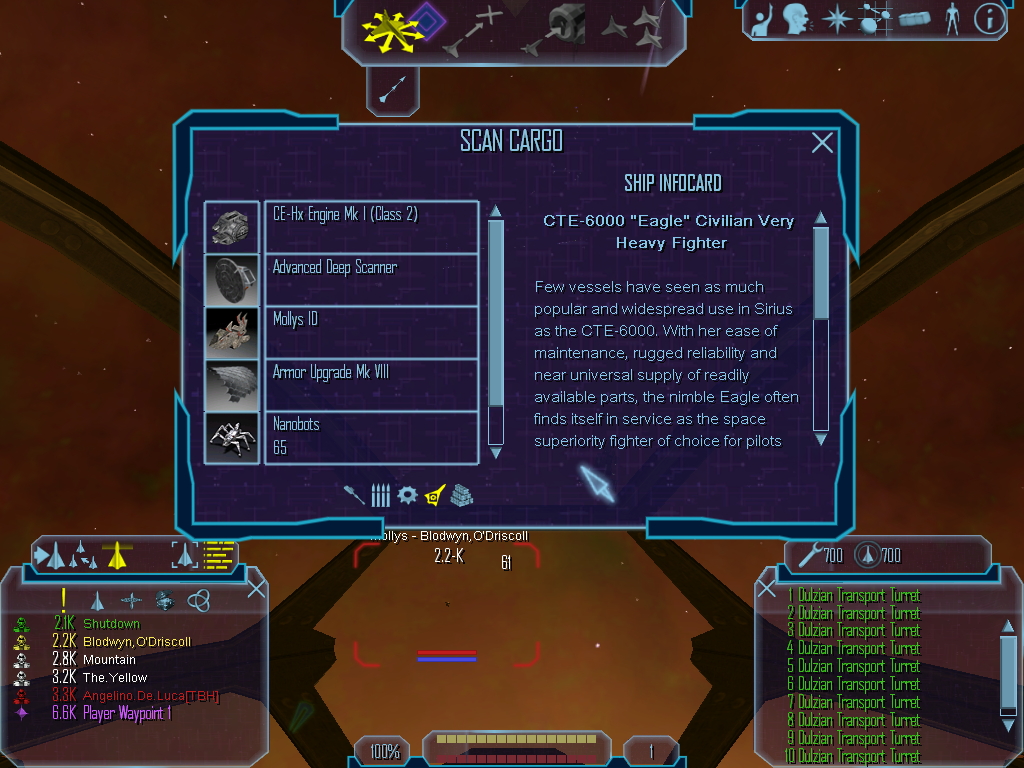The width and height of the screenshot is (1024, 768).
Task: Close the Scan Cargo window
Action: point(822,143)
